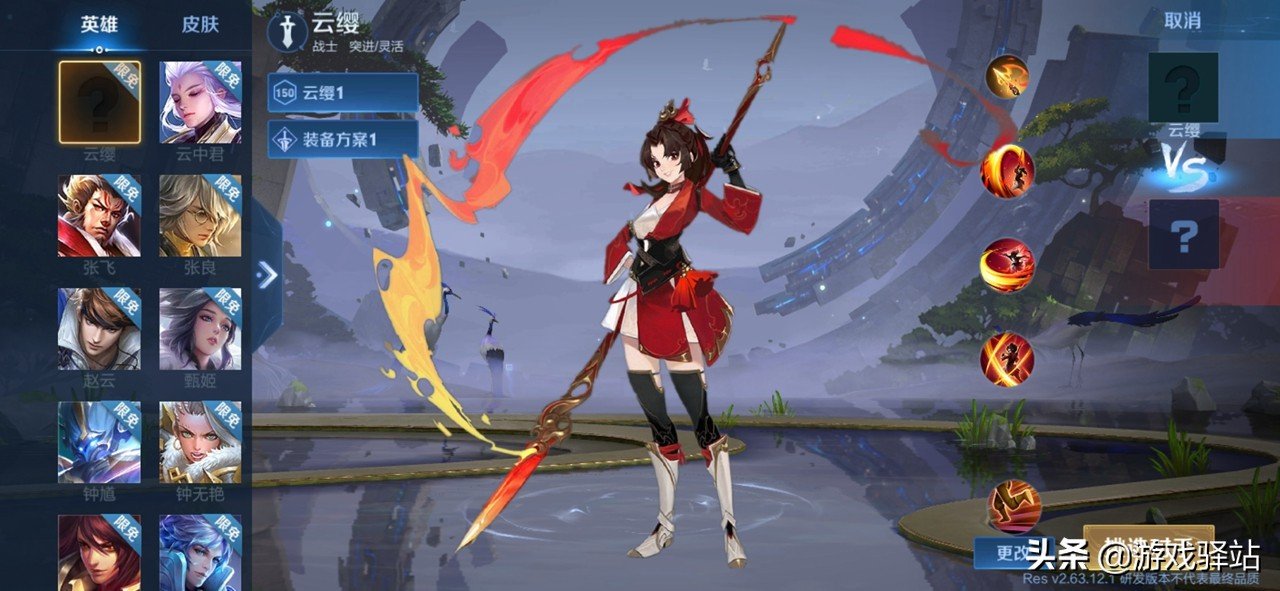Click the blue 更改 button
1280x591 pixels.
(x=1010, y=552)
